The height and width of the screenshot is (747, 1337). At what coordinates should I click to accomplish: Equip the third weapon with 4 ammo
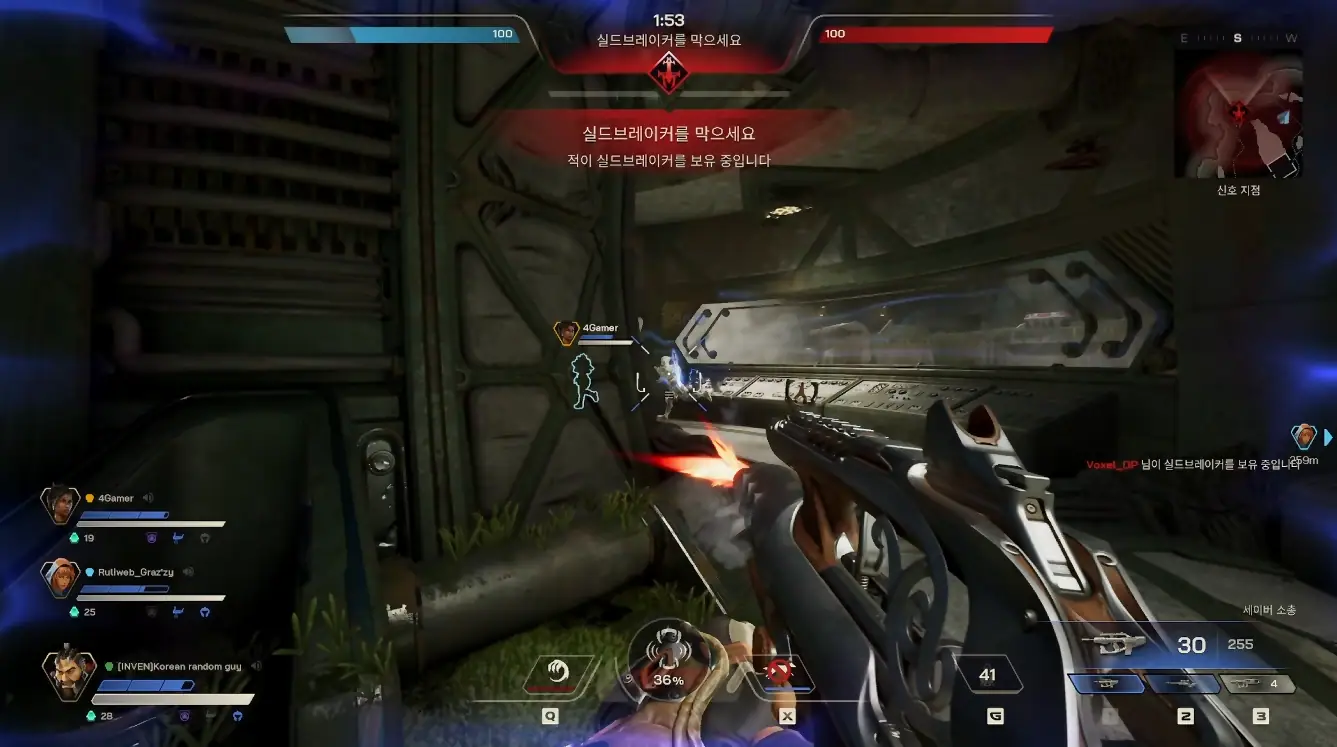coord(1259,684)
